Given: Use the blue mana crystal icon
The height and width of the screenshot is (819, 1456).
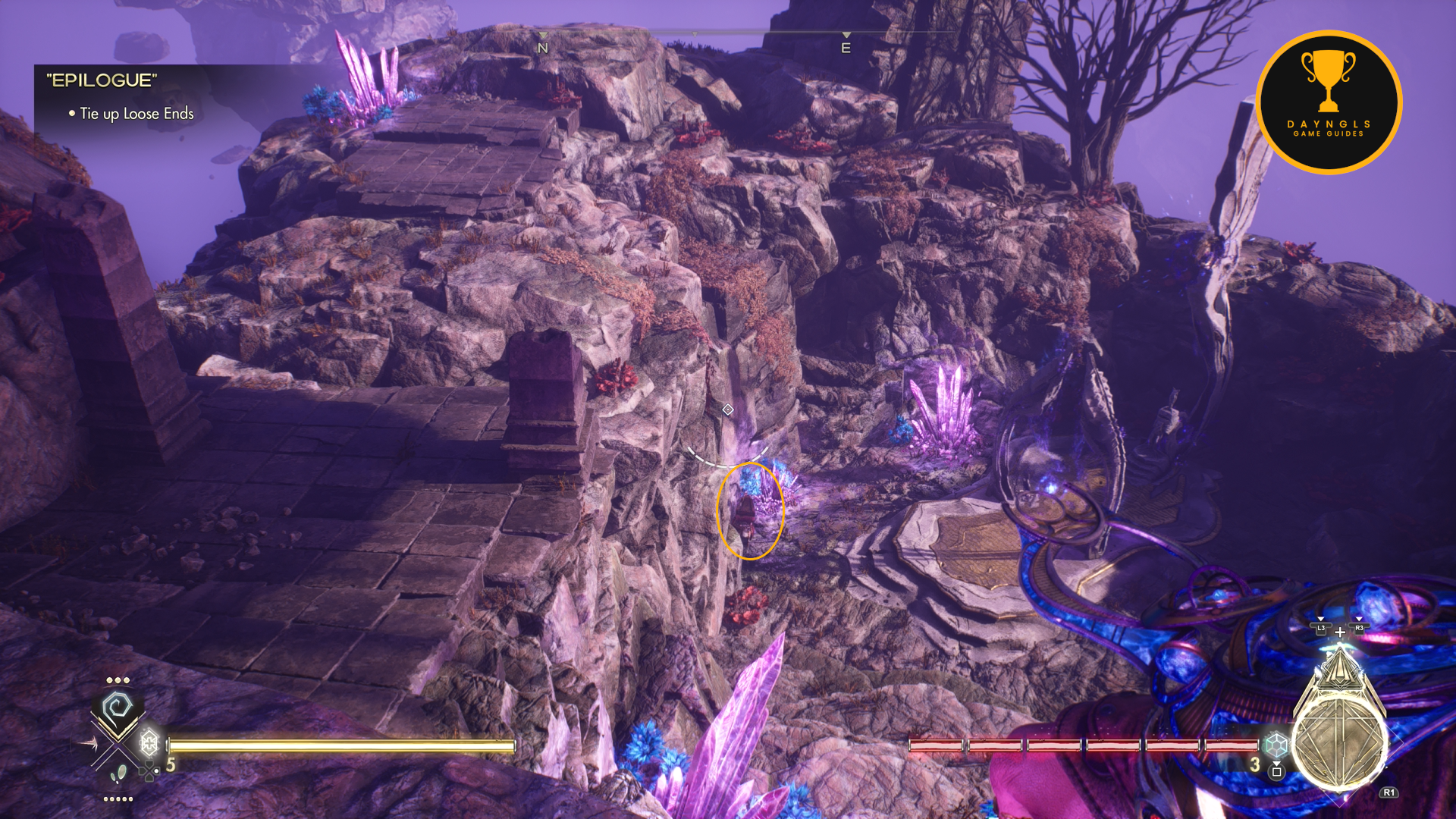Looking at the screenshot, I should 1276,744.
